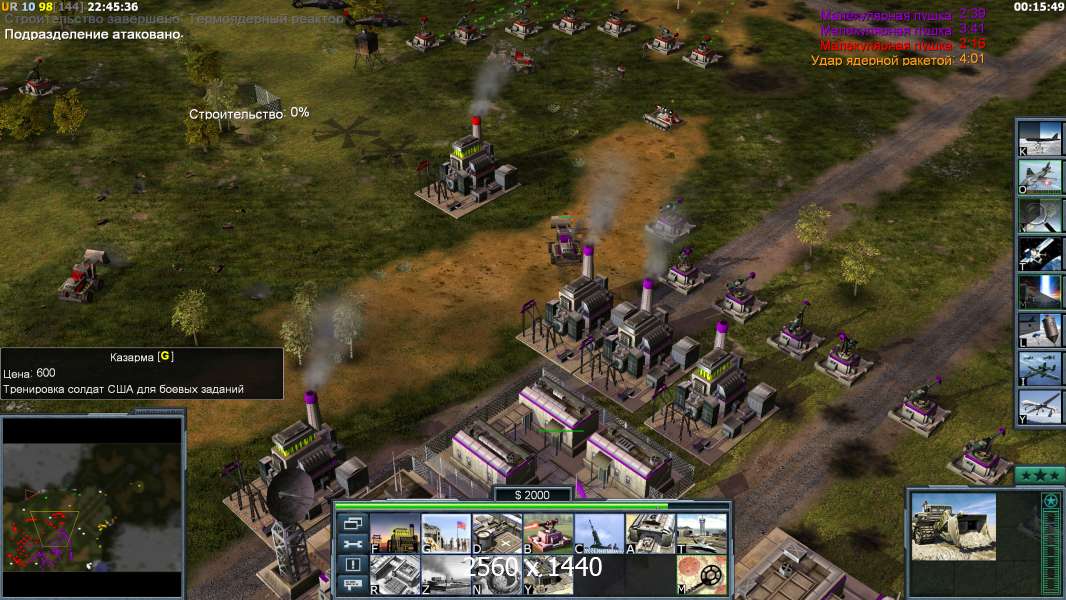Activate the mine-clearing detector icon marked M
The height and width of the screenshot is (600, 1066).
coord(701,575)
